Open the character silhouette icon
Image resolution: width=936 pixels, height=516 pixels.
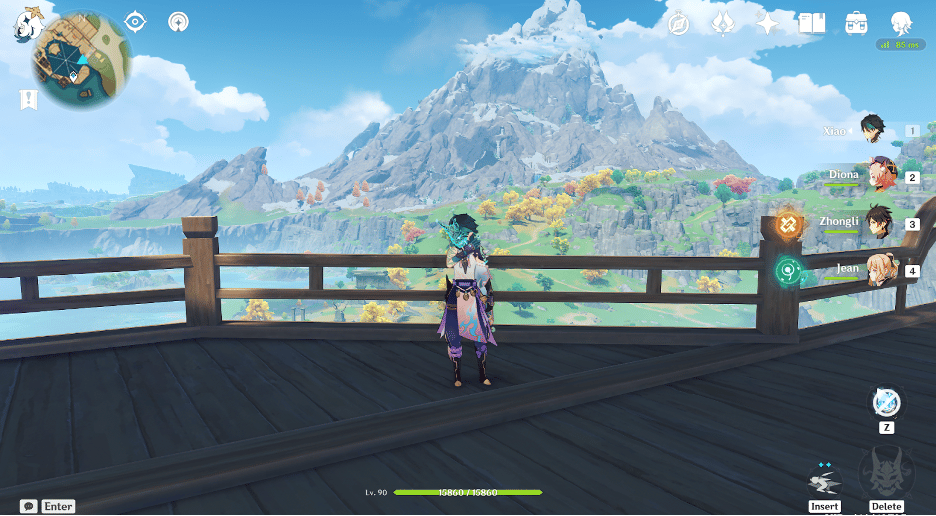[900, 23]
